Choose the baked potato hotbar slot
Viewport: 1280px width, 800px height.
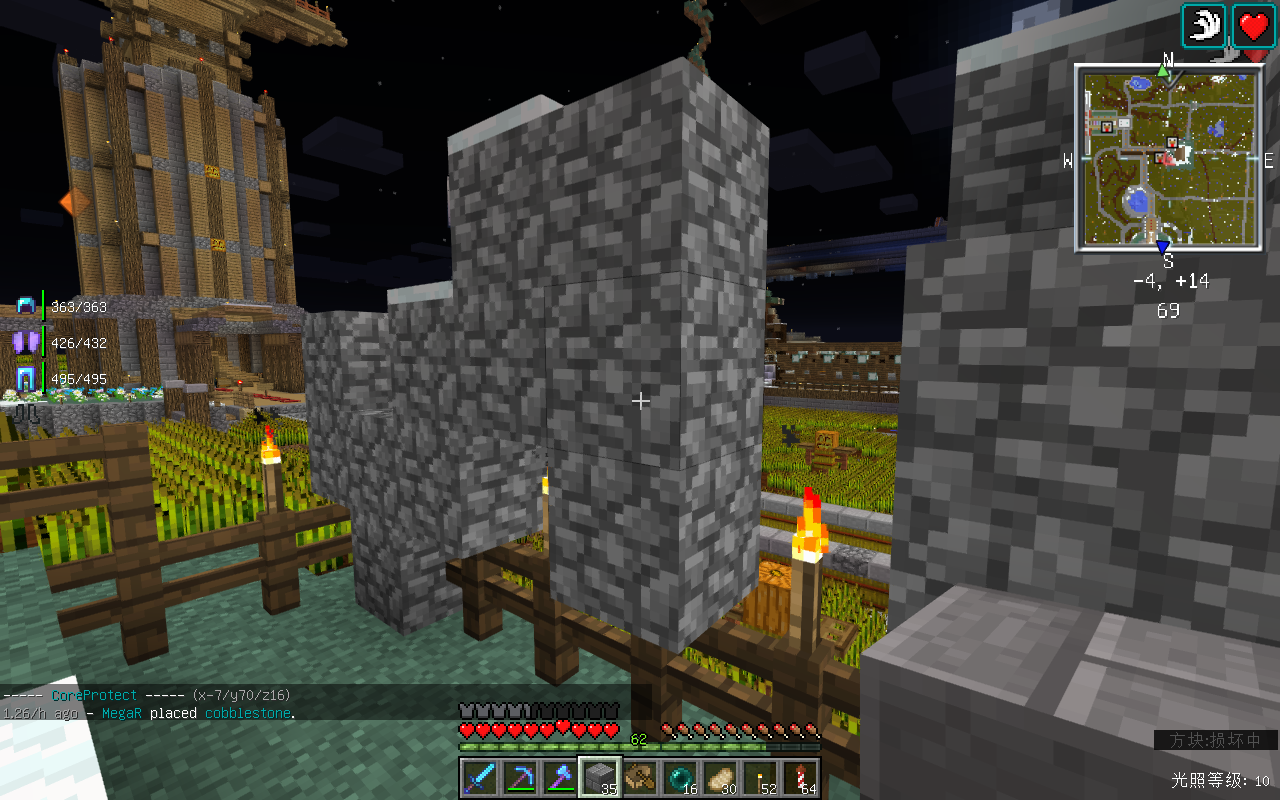click(720, 777)
